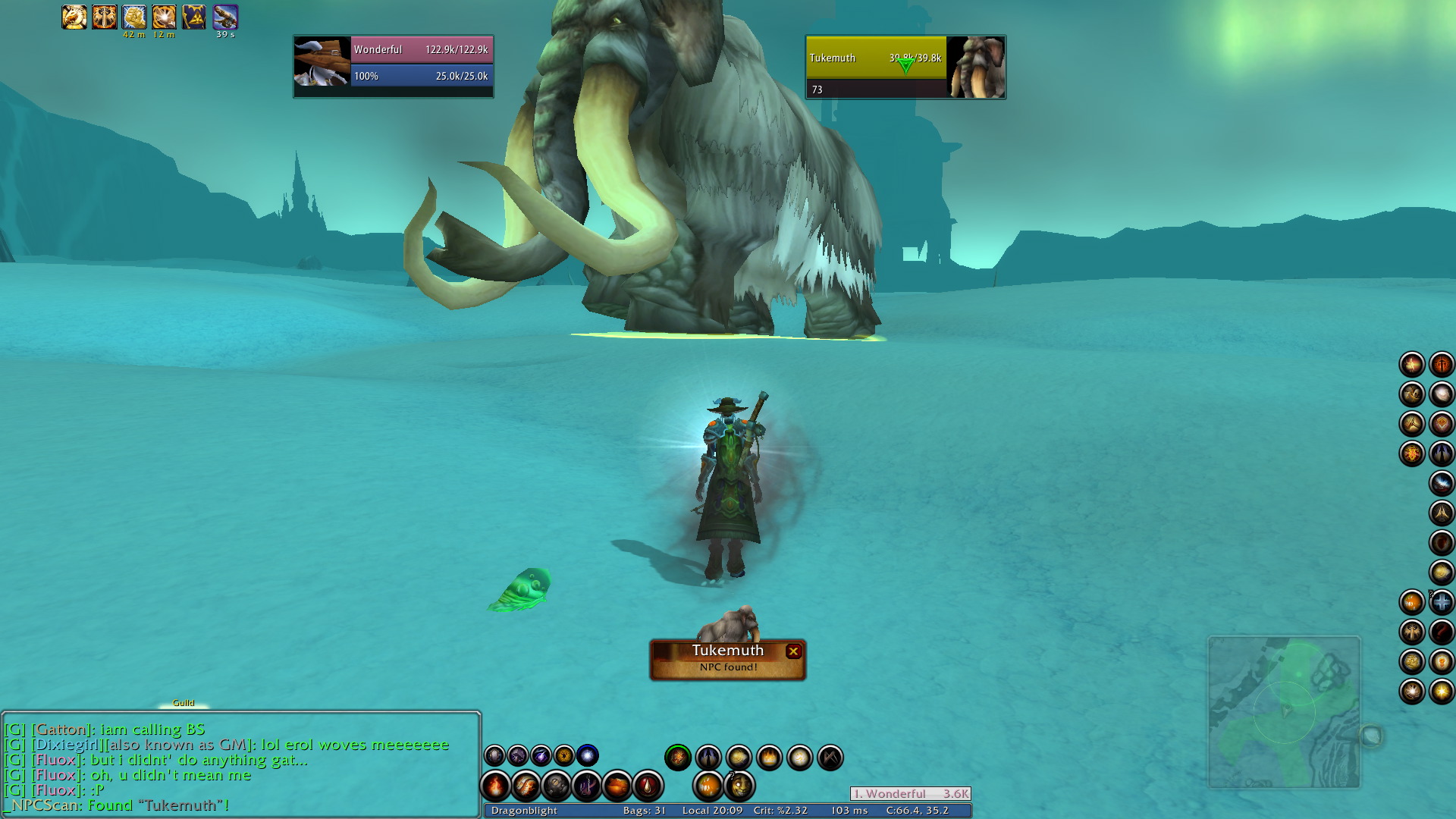Activate the red question mark side bar icon
The width and height of the screenshot is (1456, 819).
[x=1442, y=632]
